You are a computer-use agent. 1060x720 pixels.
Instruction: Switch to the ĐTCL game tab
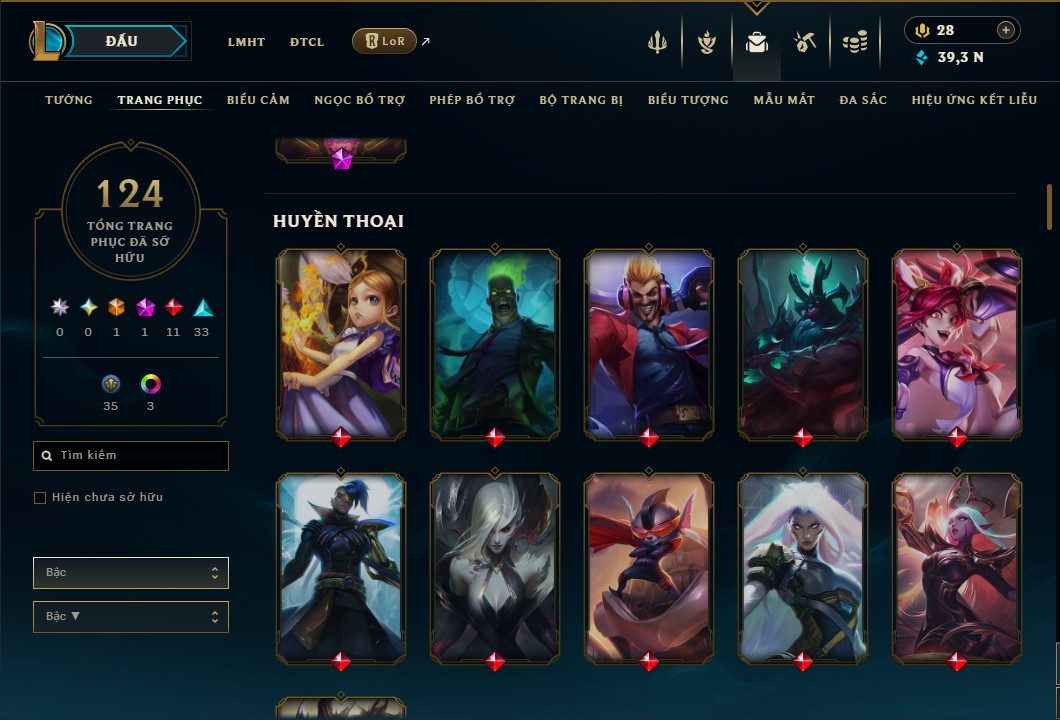coord(307,42)
